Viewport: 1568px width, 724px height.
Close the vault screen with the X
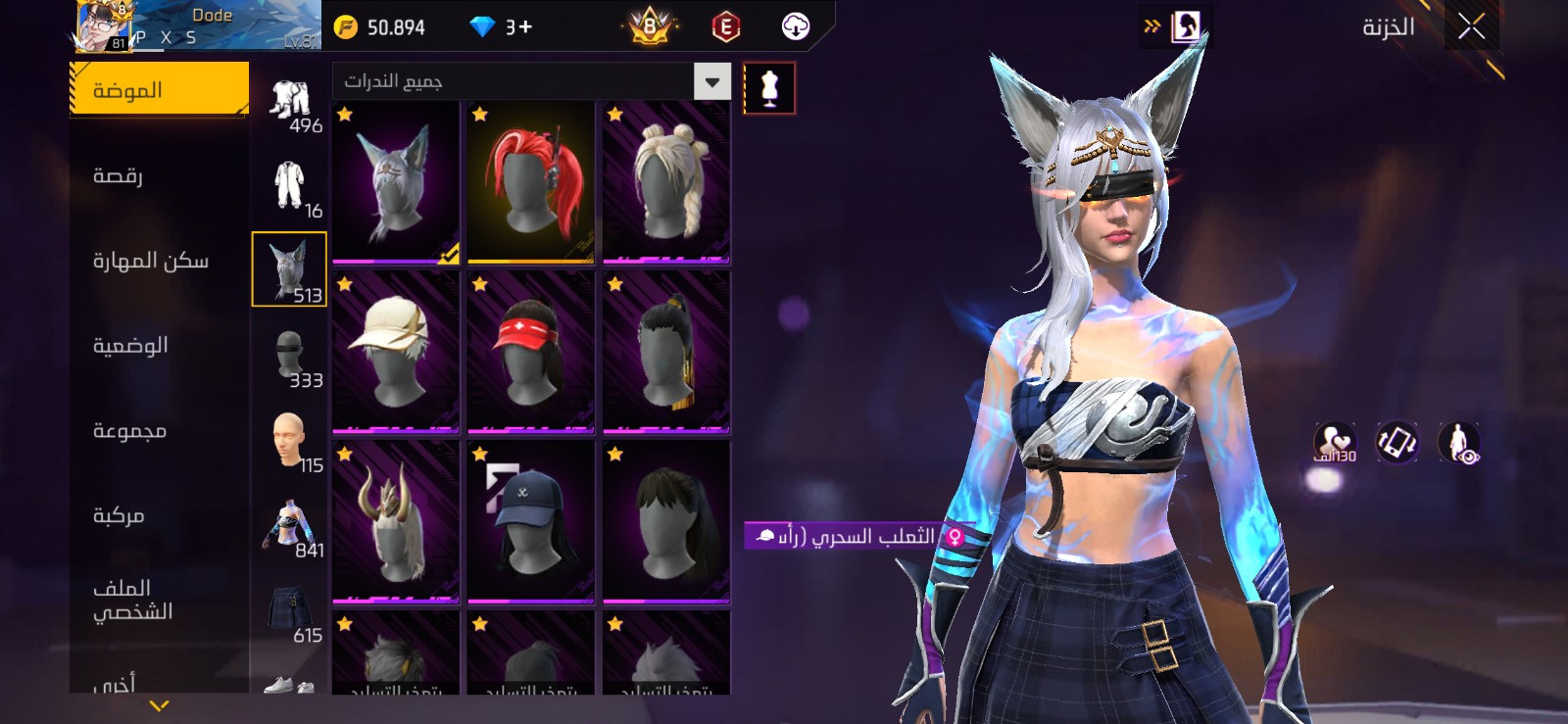1471,26
